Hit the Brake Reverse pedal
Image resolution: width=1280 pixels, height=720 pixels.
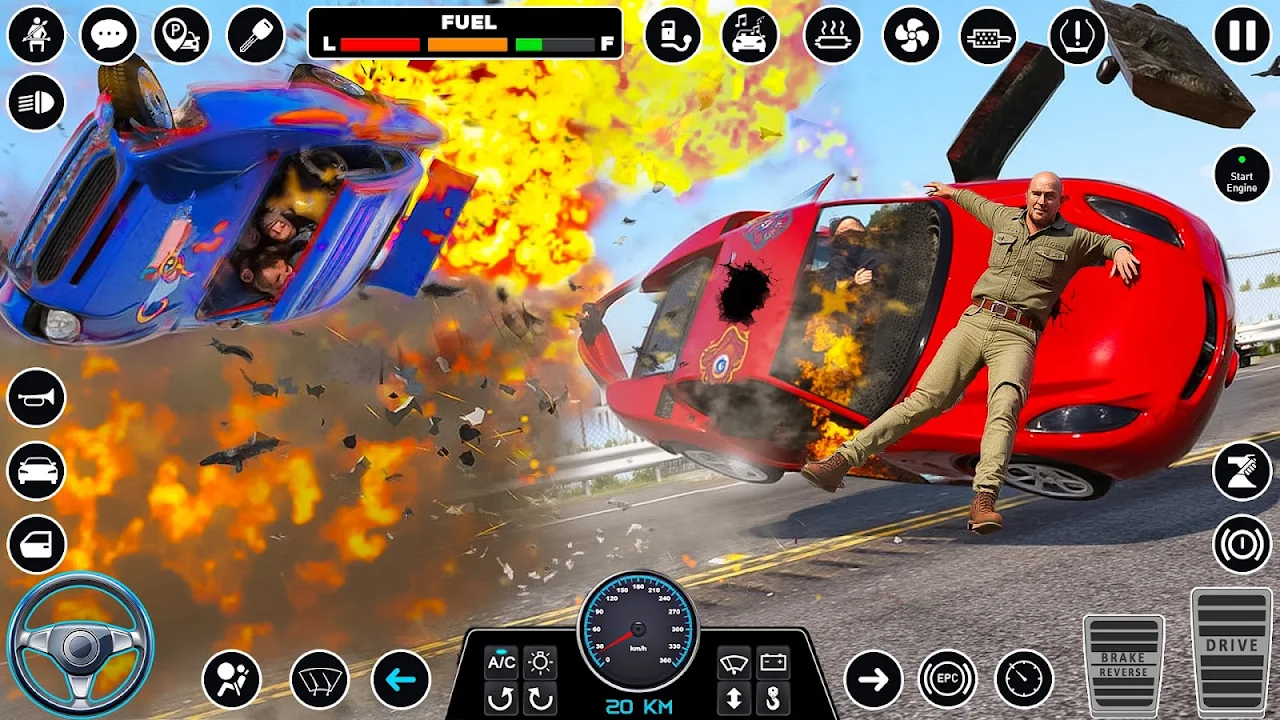(1123, 664)
